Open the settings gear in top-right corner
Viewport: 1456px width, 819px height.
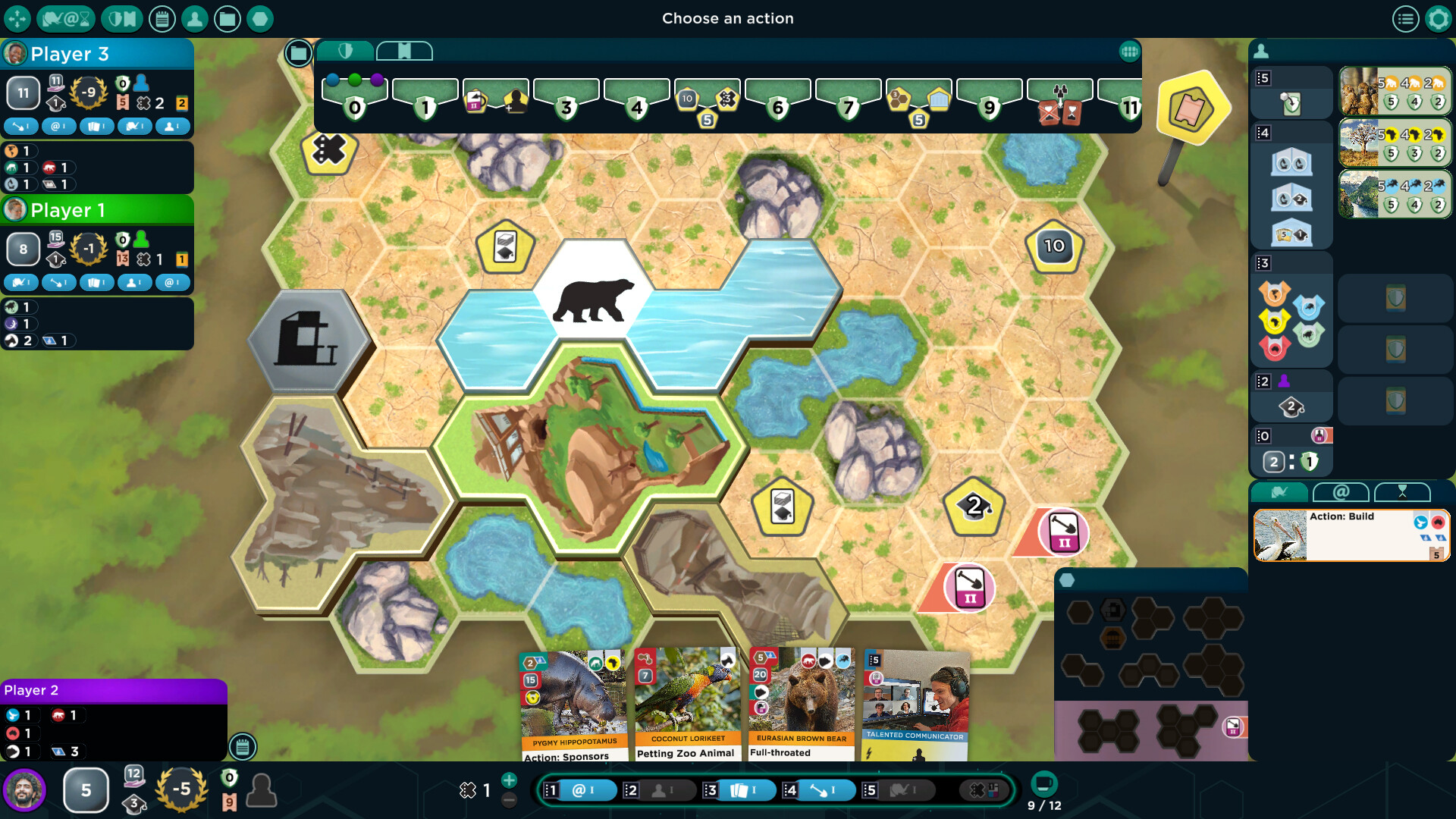click(1437, 19)
